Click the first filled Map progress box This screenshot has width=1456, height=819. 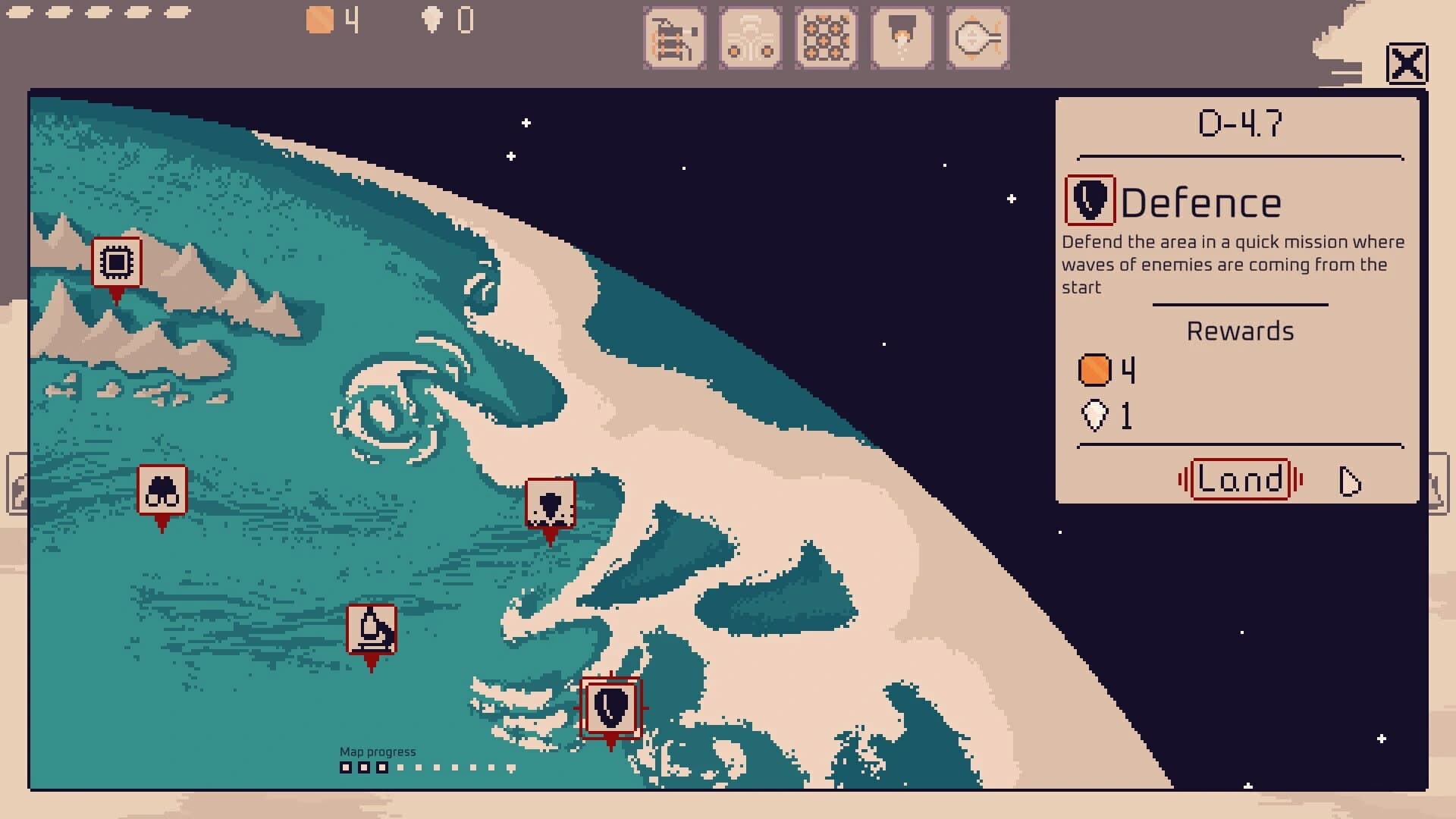coord(347,767)
